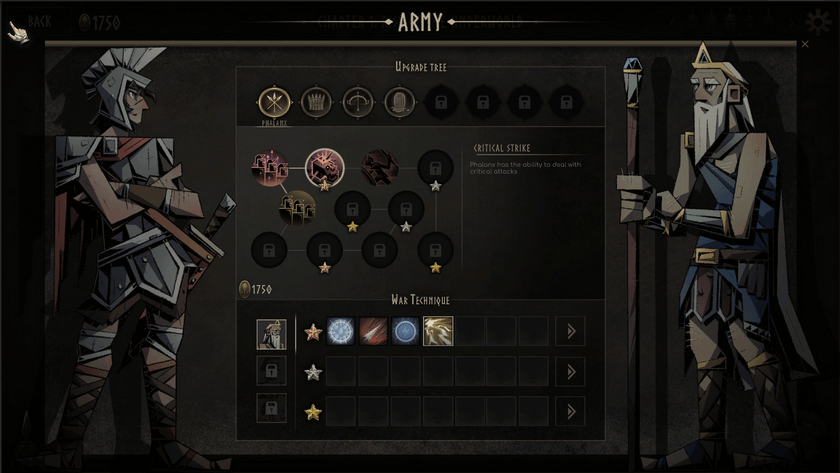Viewport: 840px width, 473px height.
Task: Go back using the Back button
Action: [30, 22]
